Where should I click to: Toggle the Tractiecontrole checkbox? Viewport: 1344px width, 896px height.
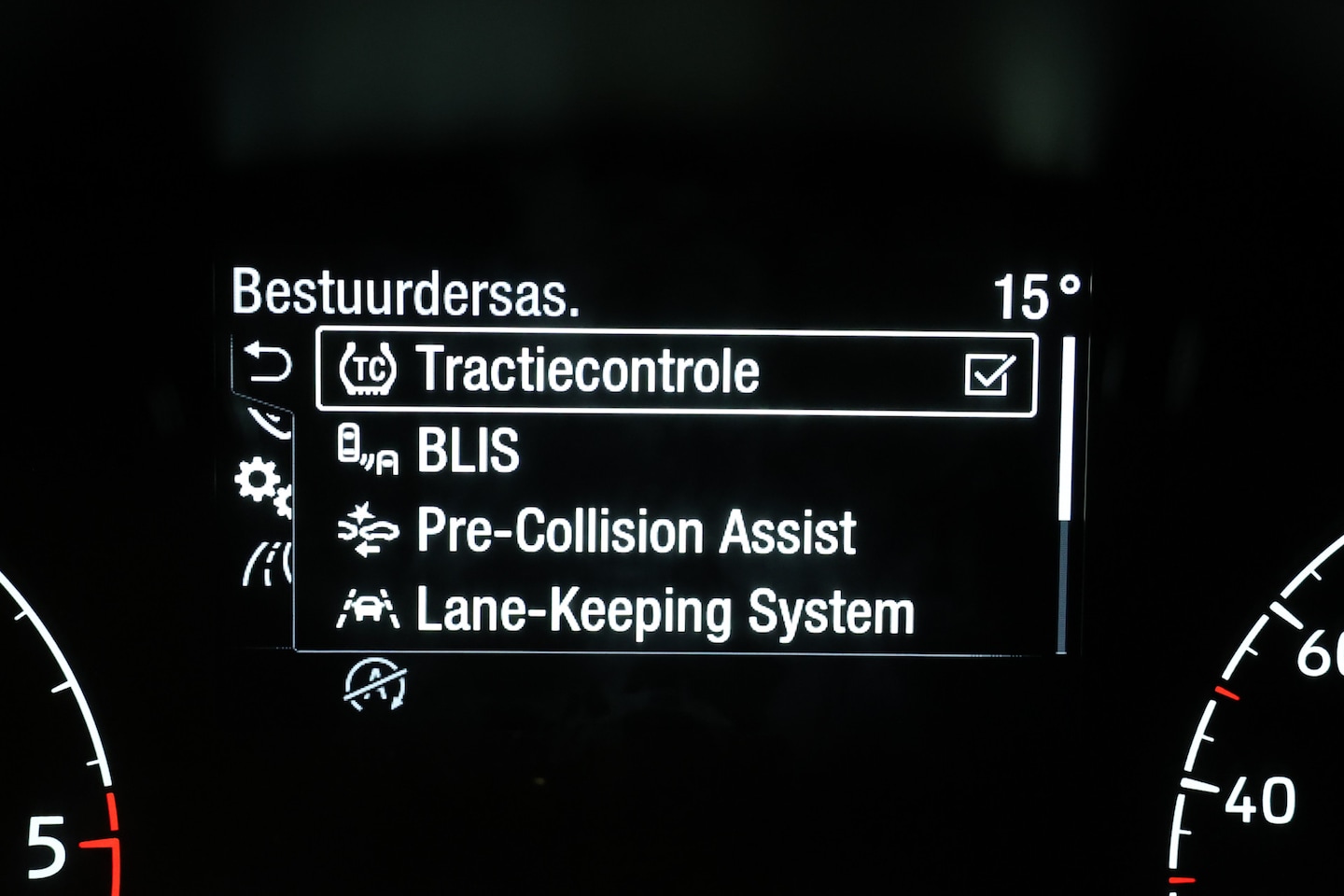click(988, 374)
